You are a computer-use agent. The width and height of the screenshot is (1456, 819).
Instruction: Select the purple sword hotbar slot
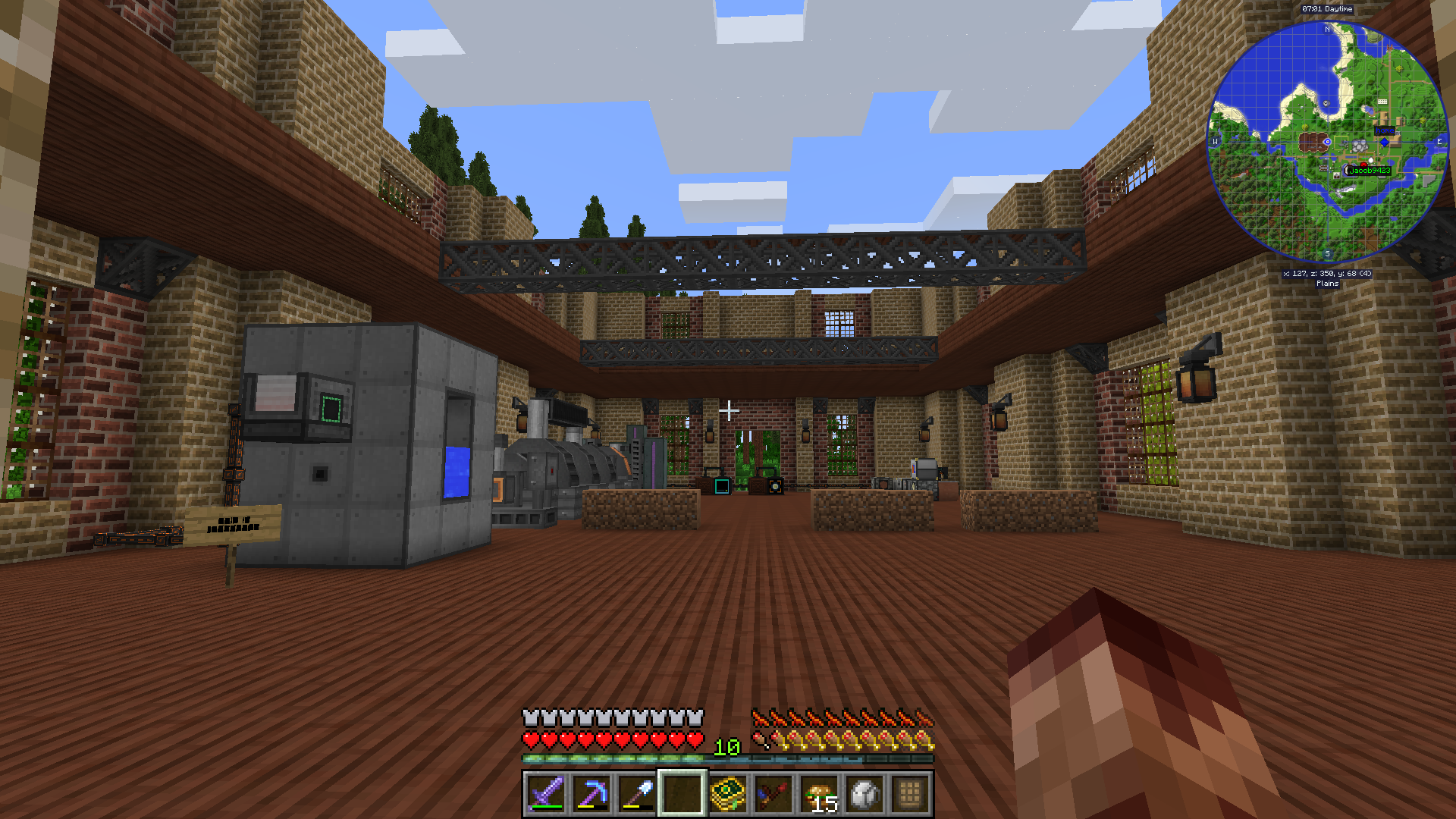(x=546, y=794)
